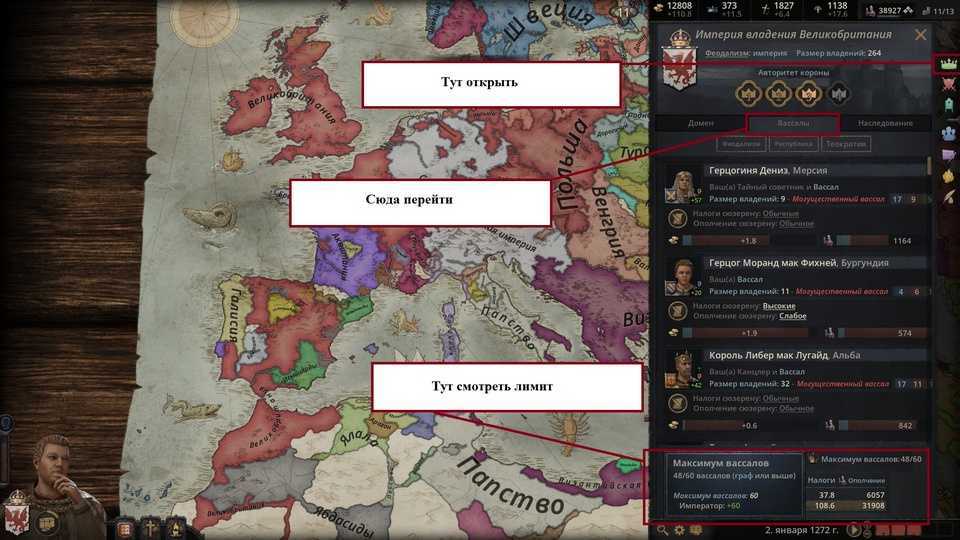Open the magnifying glass search
This screenshot has width=960, height=540.
pos(661,529)
